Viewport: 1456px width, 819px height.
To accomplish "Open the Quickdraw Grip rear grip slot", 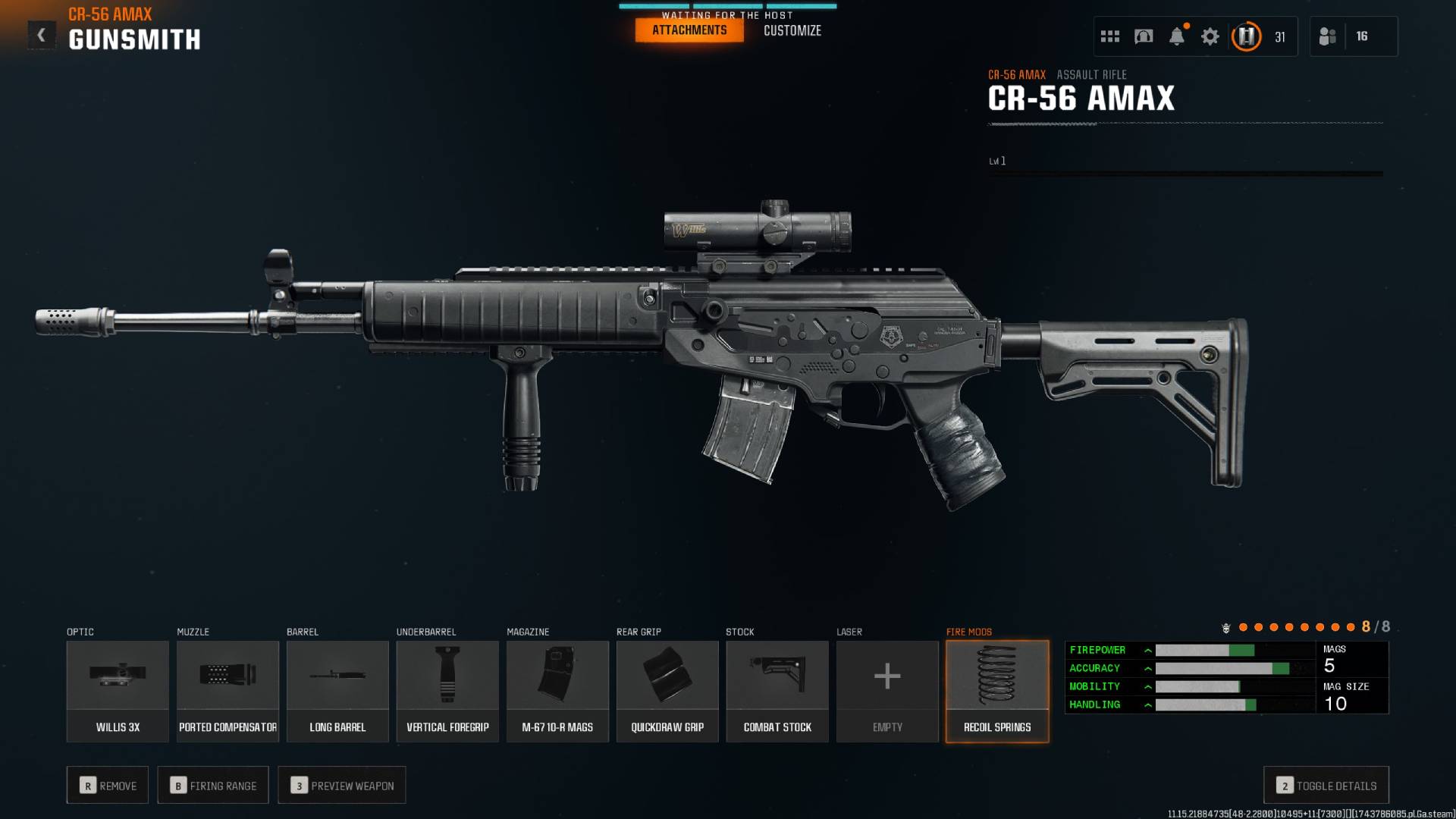I will click(667, 690).
